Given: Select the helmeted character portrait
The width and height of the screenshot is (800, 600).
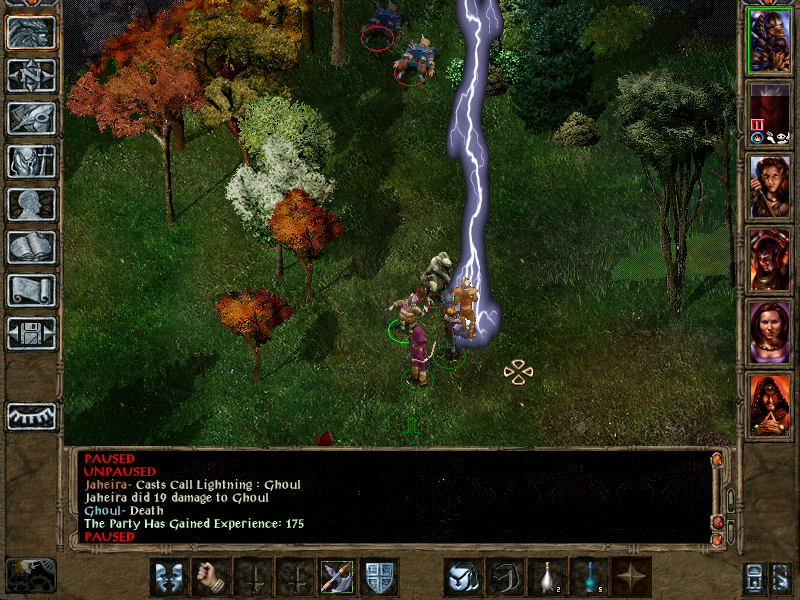Looking at the screenshot, I should pyautogui.click(x=769, y=40).
